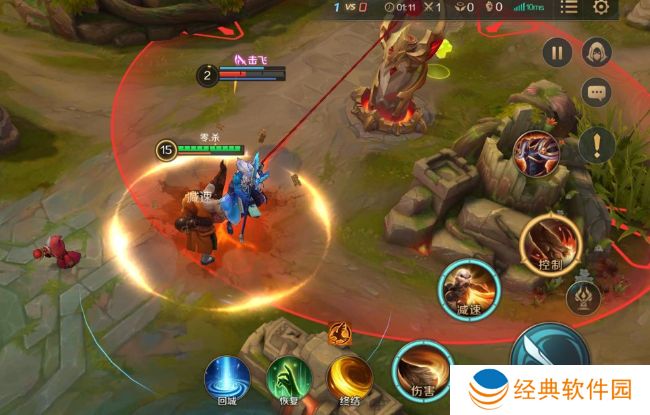Open the quick chat speech bubble
The width and height of the screenshot is (650, 415).
pyautogui.click(x=597, y=93)
